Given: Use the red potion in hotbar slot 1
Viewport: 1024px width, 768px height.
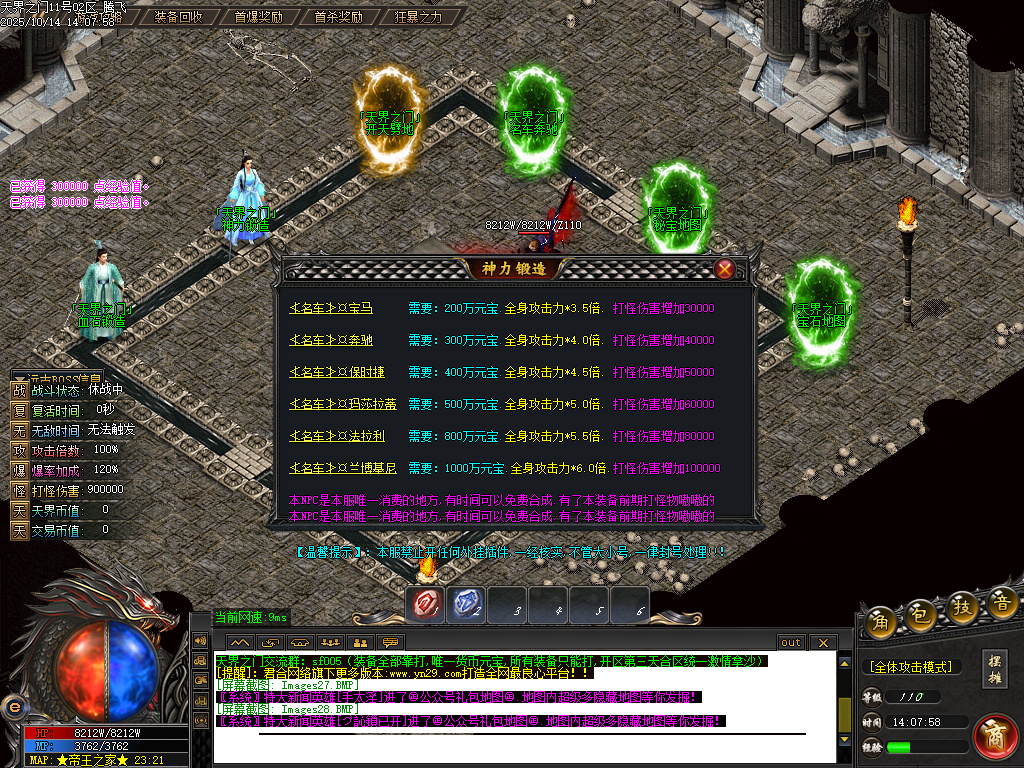Looking at the screenshot, I should click(426, 604).
